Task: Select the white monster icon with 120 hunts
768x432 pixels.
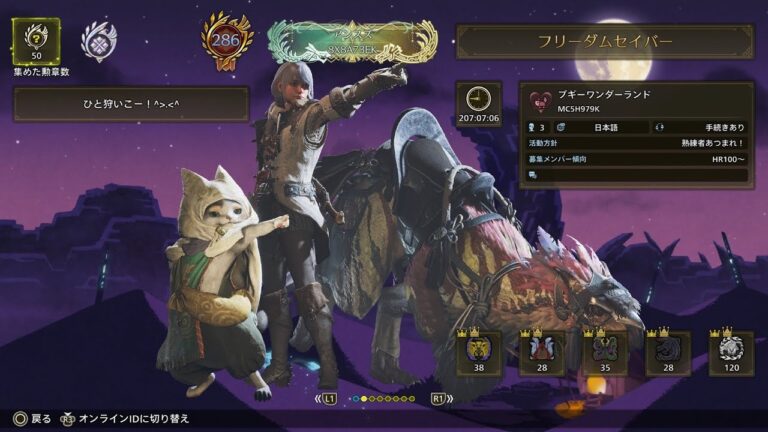Action: pyautogui.click(x=731, y=352)
